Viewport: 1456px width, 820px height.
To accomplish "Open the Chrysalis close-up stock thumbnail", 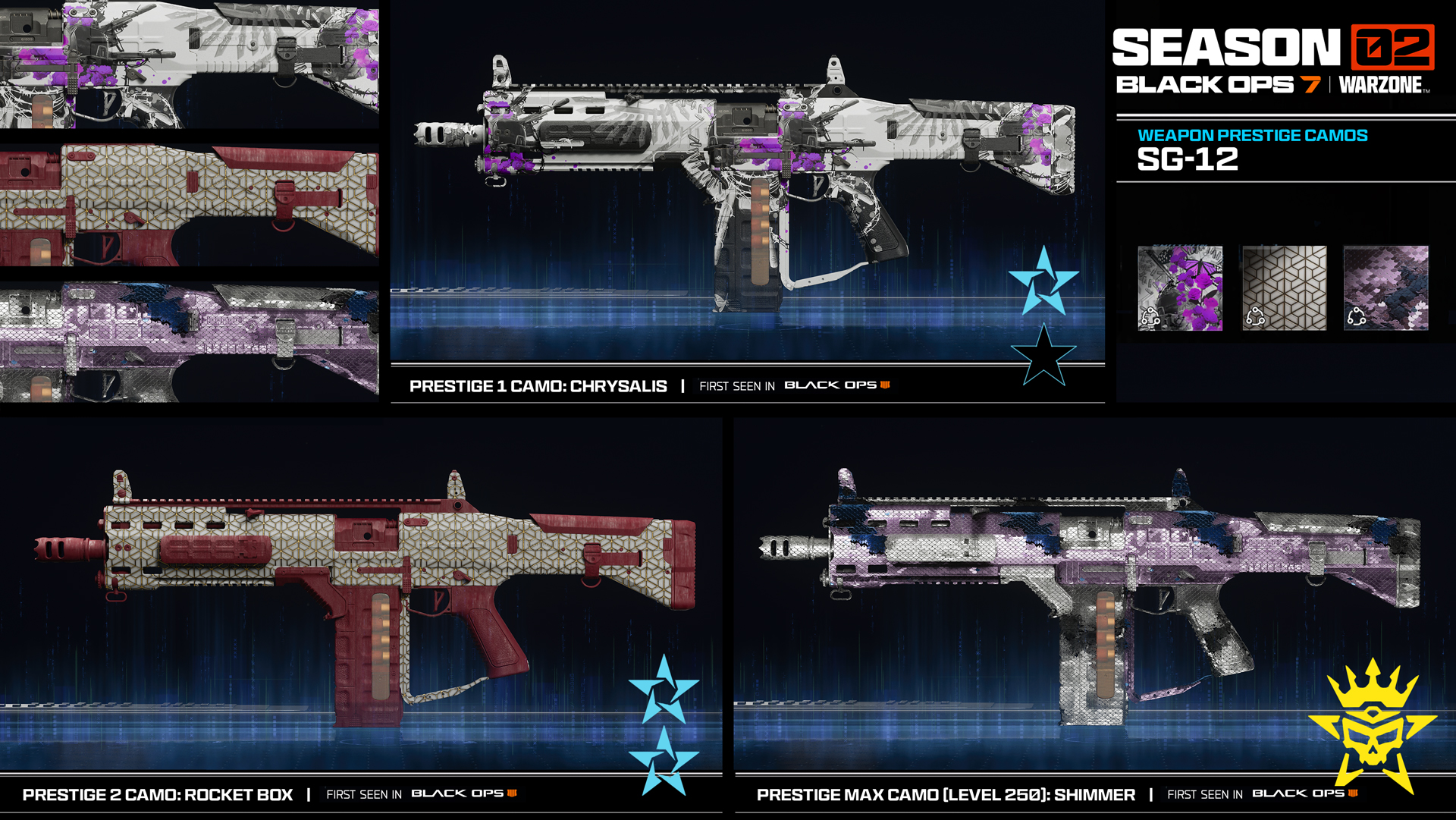I will [x=189, y=64].
